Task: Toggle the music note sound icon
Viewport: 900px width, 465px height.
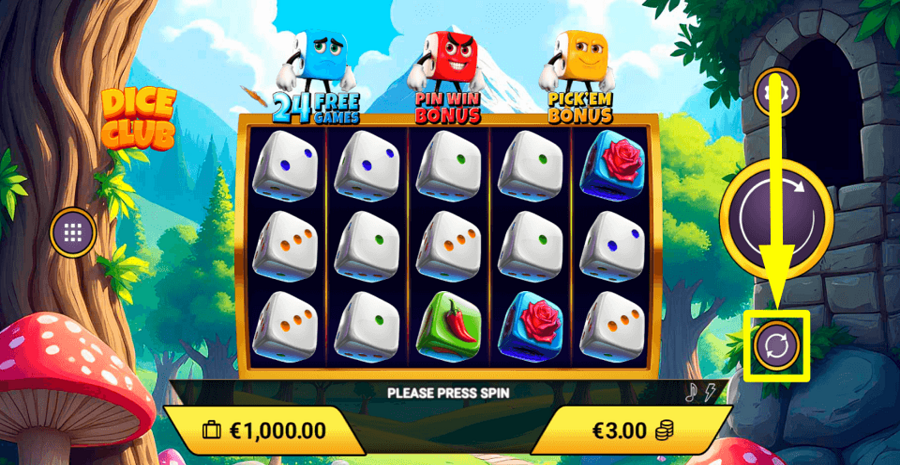Action: tap(689, 391)
